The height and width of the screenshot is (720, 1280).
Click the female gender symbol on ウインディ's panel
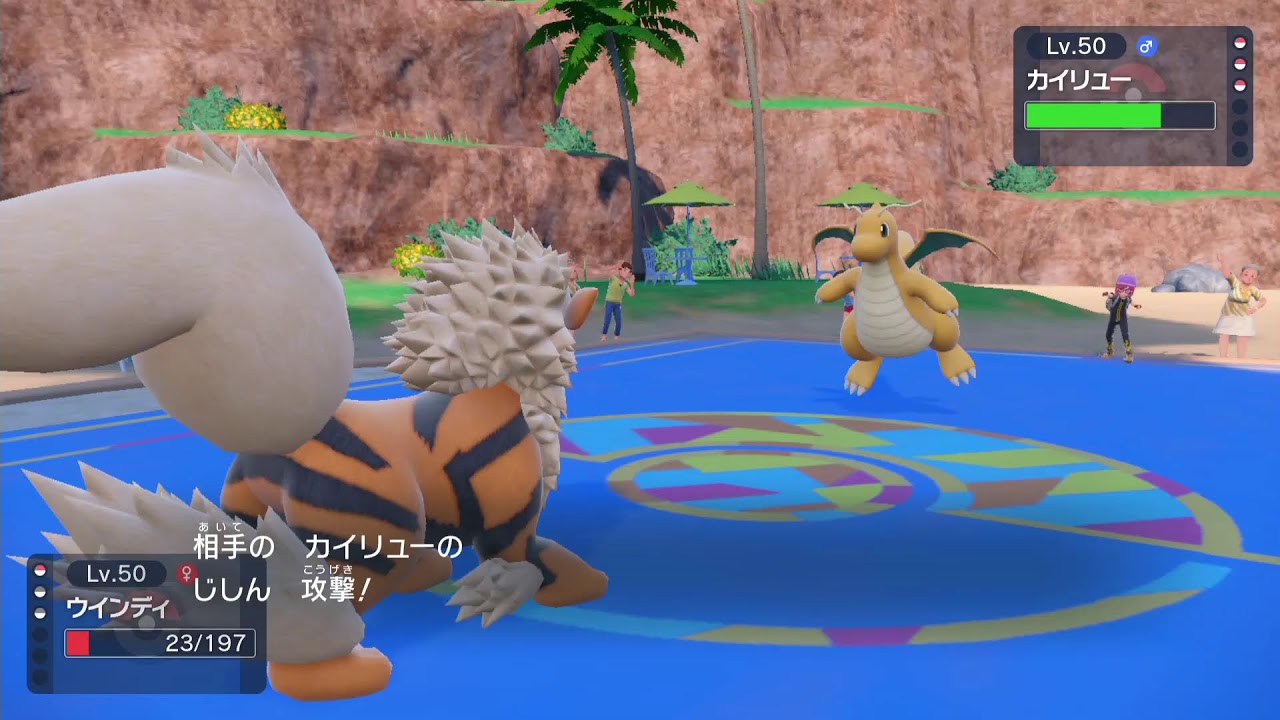point(186,574)
